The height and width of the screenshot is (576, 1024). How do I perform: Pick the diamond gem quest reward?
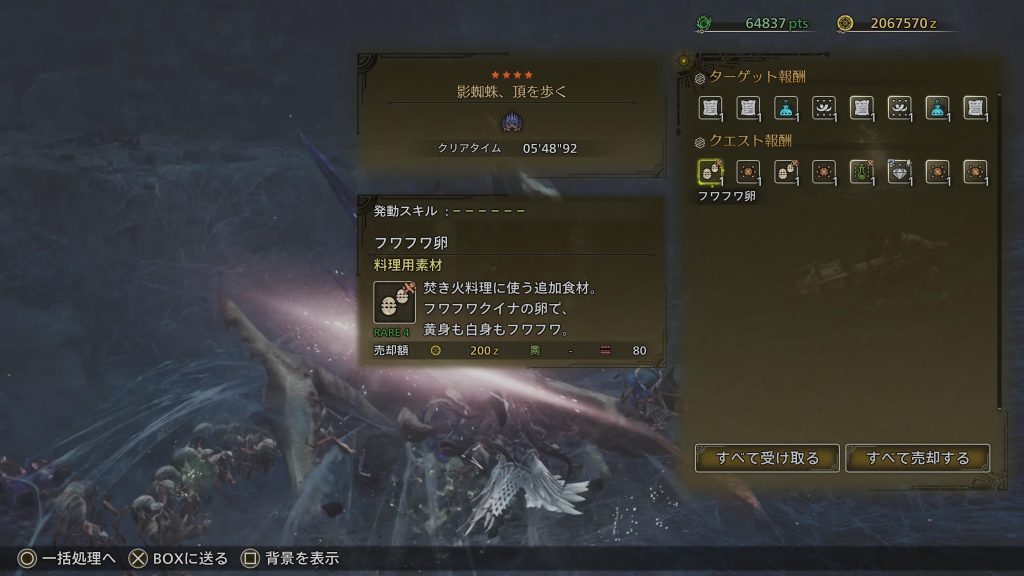pyautogui.click(x=899, y=172)
